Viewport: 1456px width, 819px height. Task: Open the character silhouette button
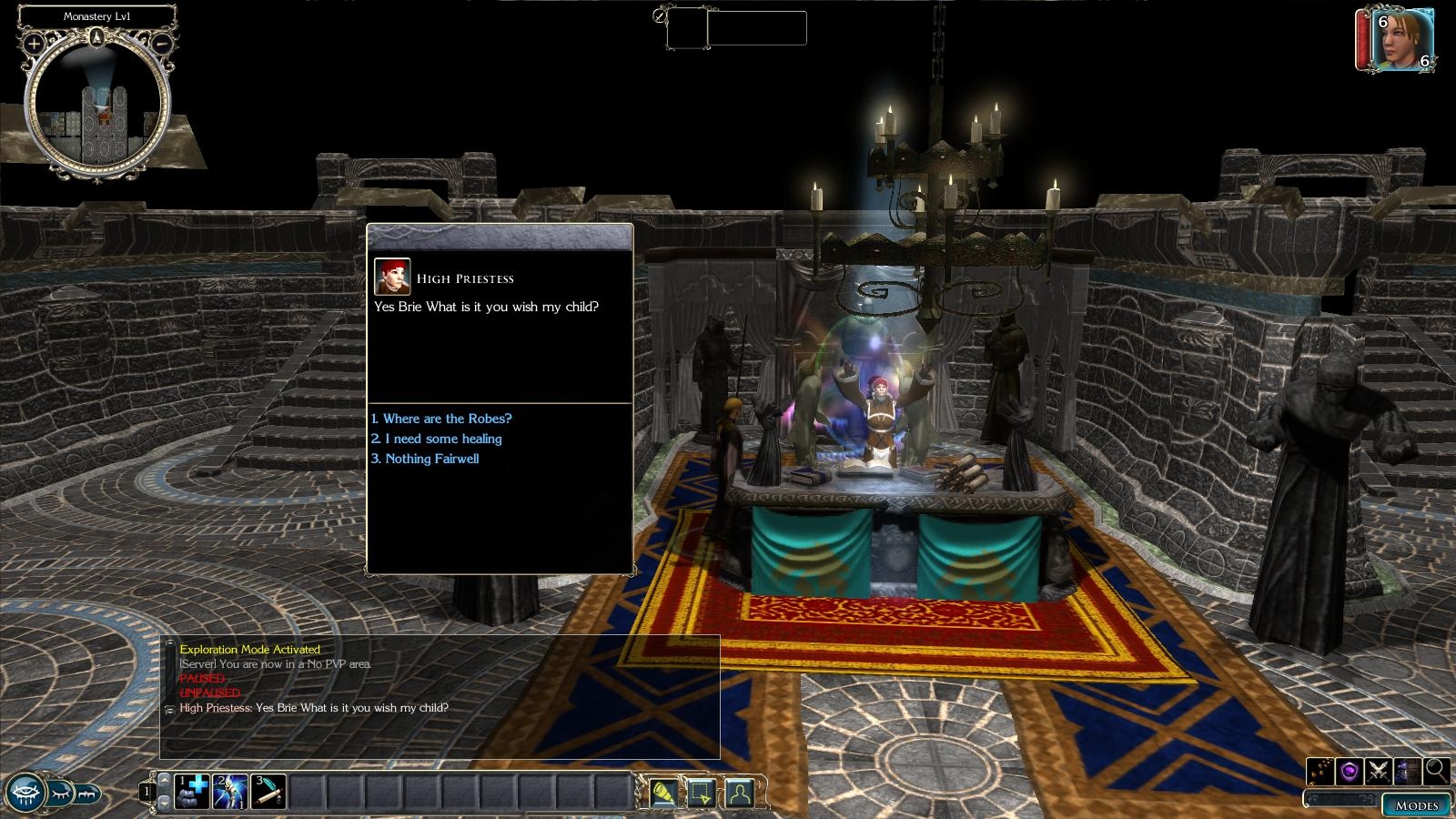point(739,794)
